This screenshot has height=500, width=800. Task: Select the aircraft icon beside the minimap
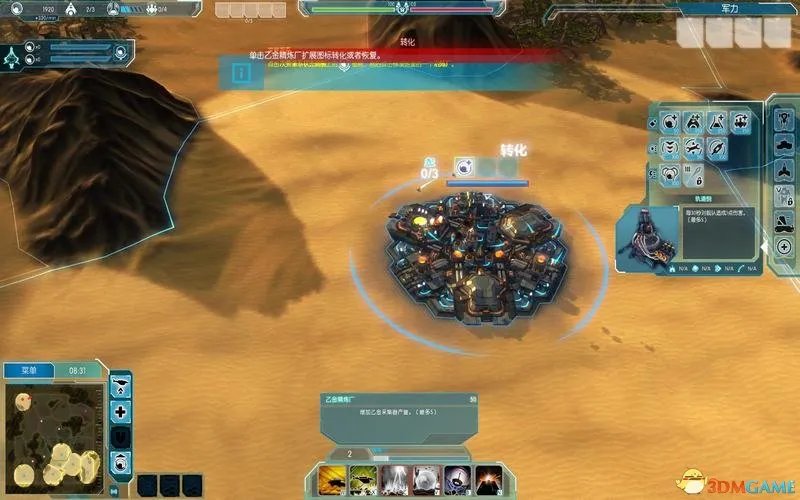[x=121, y=385]
